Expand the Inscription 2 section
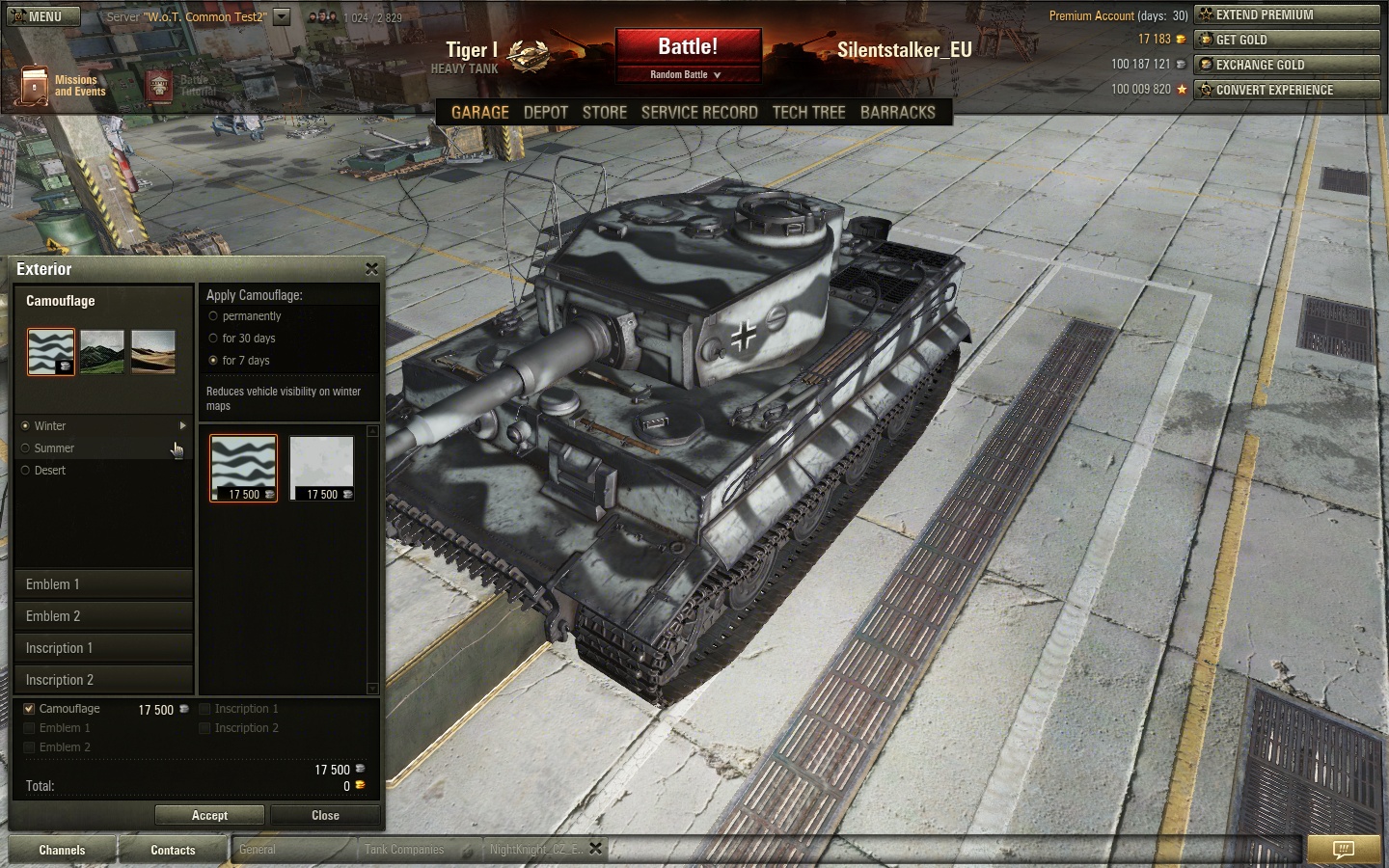 [103, 680]
